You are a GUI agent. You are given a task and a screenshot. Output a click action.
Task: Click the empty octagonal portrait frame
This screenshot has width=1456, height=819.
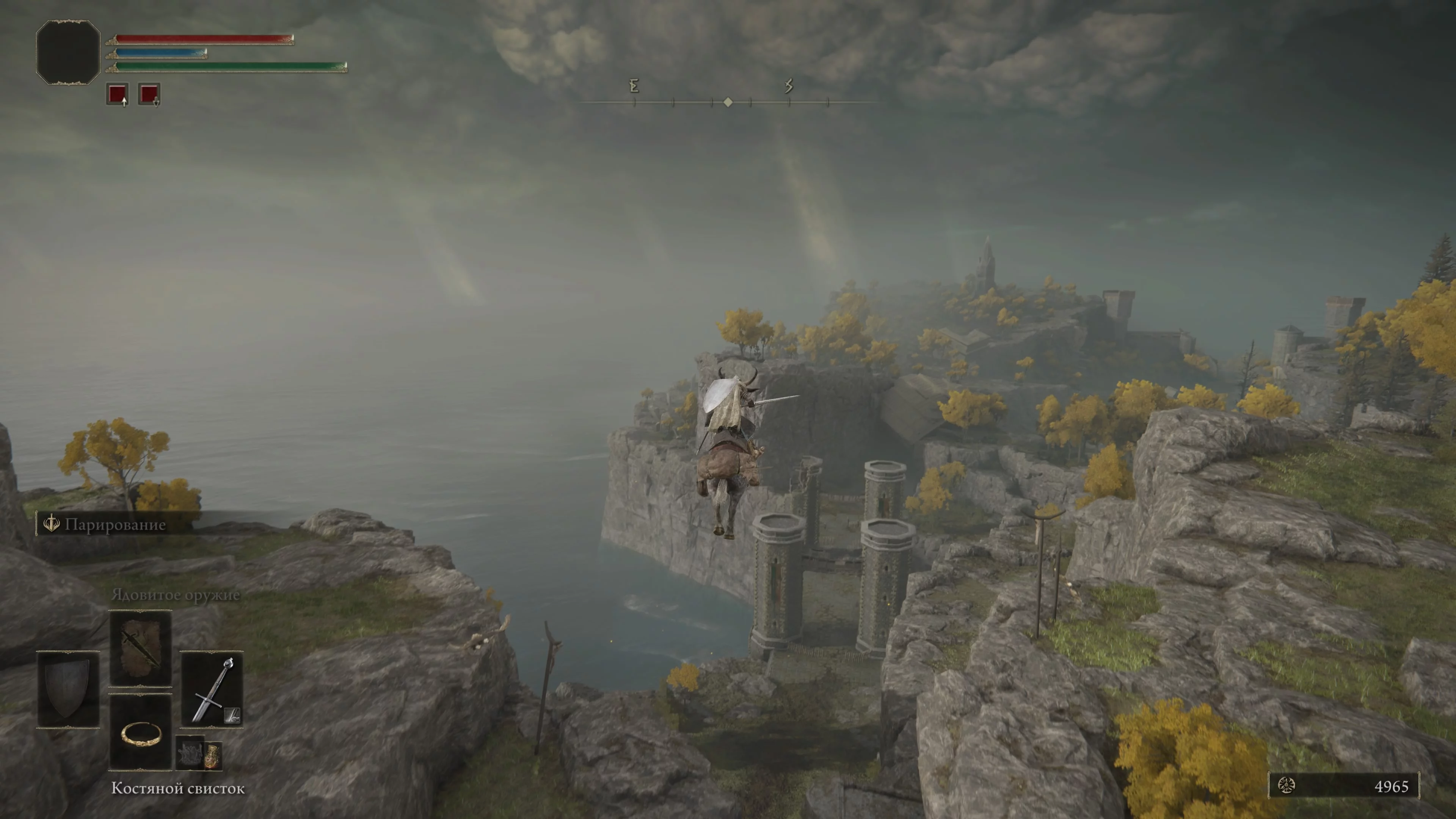pyautogui.click(x=68, y=53)
